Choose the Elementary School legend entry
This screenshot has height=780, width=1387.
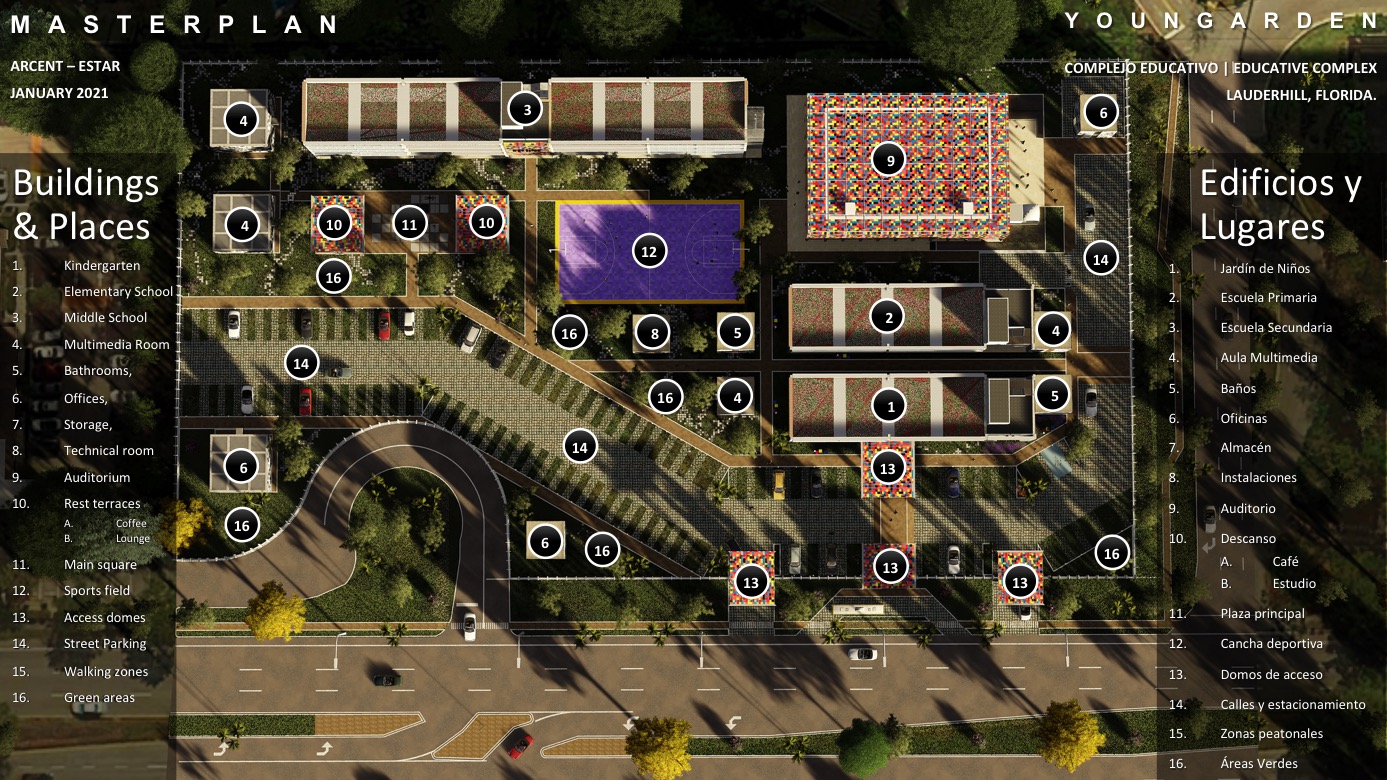coord(118,292)
